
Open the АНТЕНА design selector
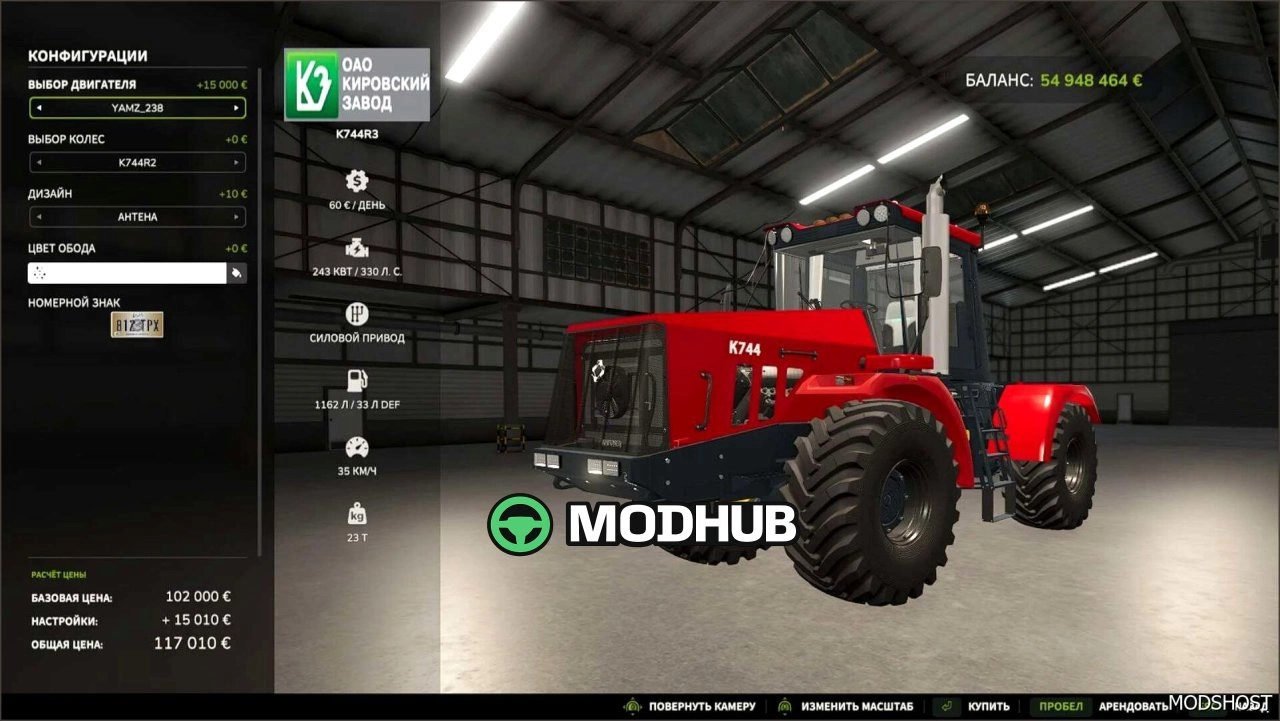click(137, 217)
